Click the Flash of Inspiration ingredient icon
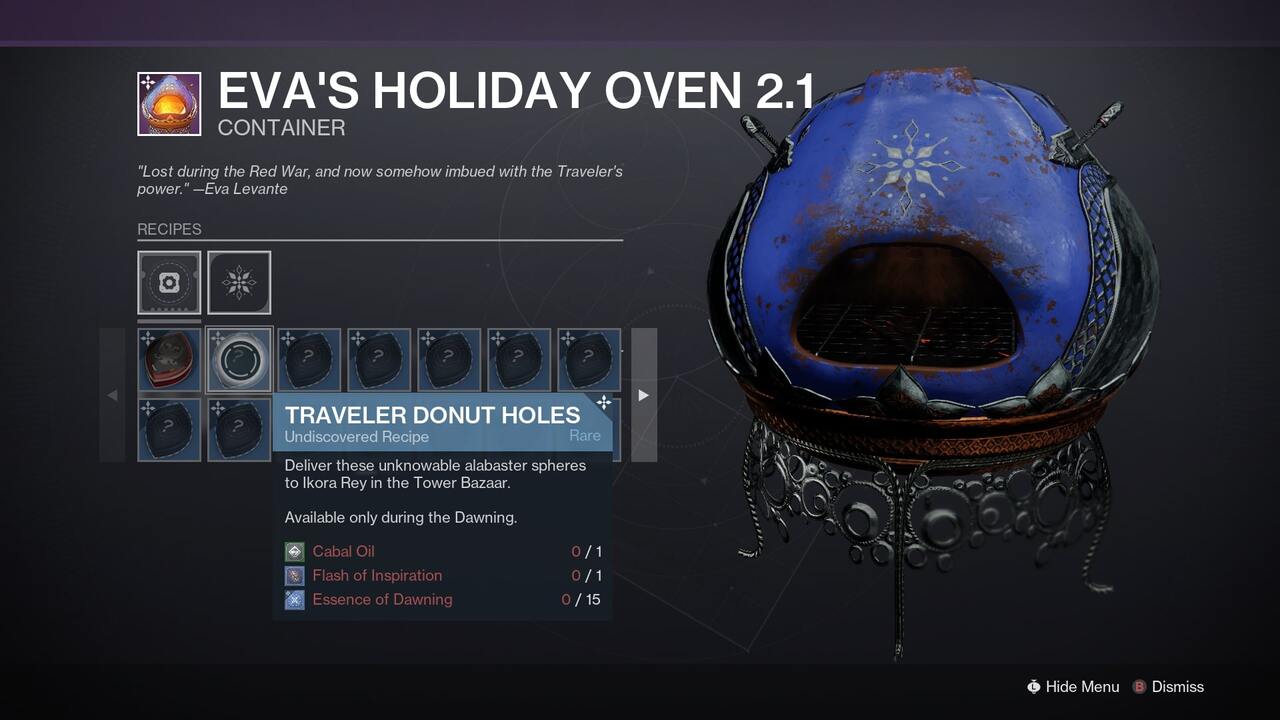Screen dimensions: 1280x720 coord(293,575)
